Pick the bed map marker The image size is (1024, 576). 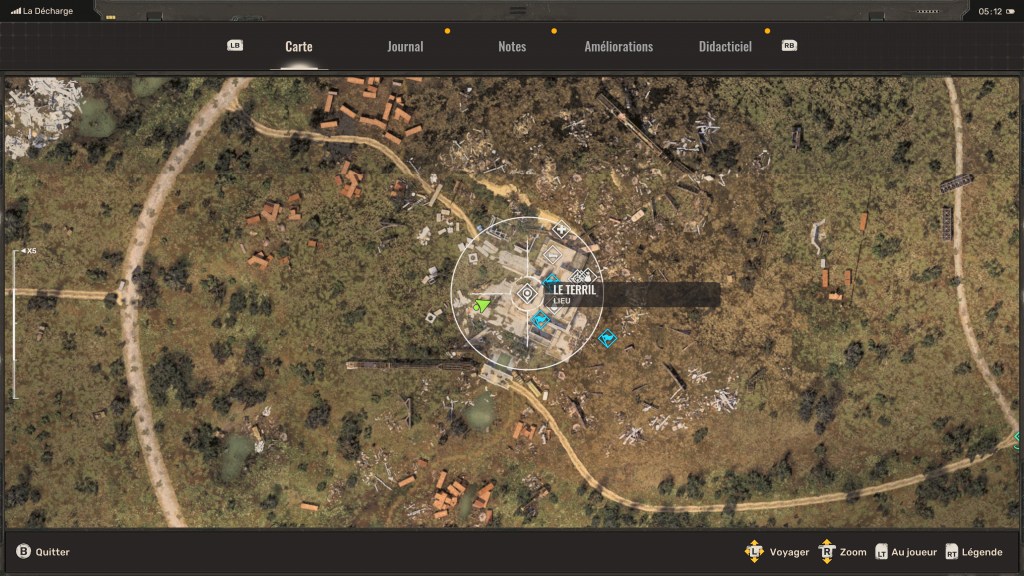552,257
